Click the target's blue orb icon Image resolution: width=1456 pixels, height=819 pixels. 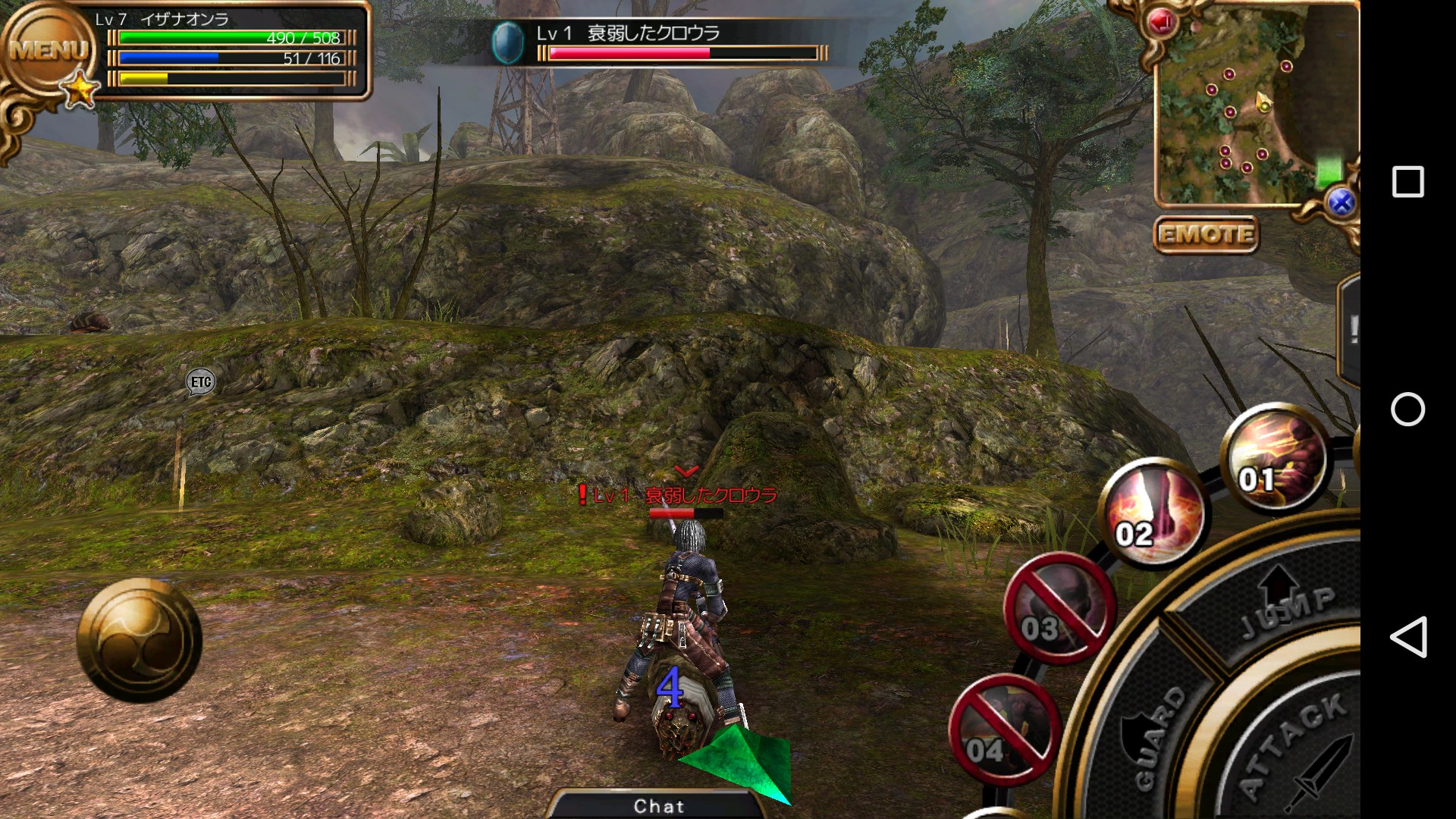tap(507, 42)
